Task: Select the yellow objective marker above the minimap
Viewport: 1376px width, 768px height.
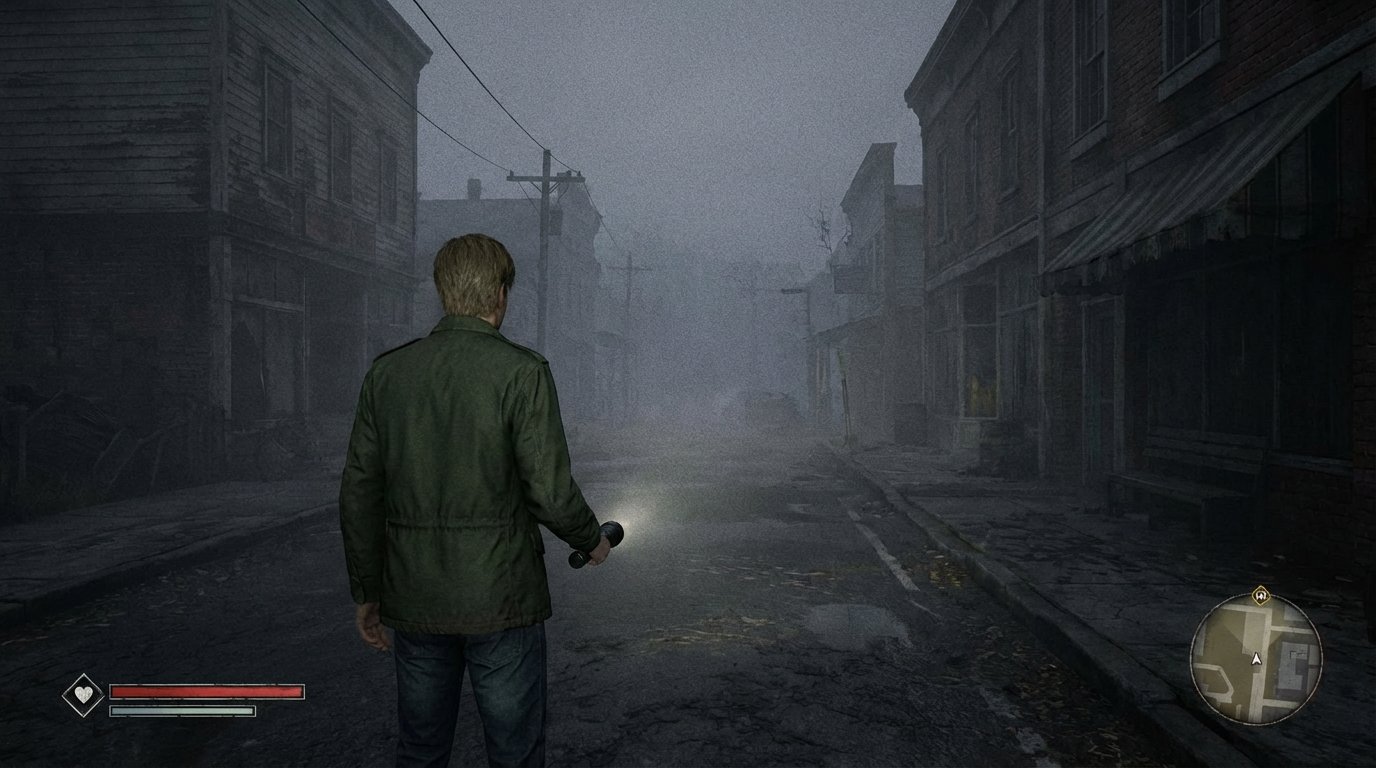Action: [x=1260, y=595]
